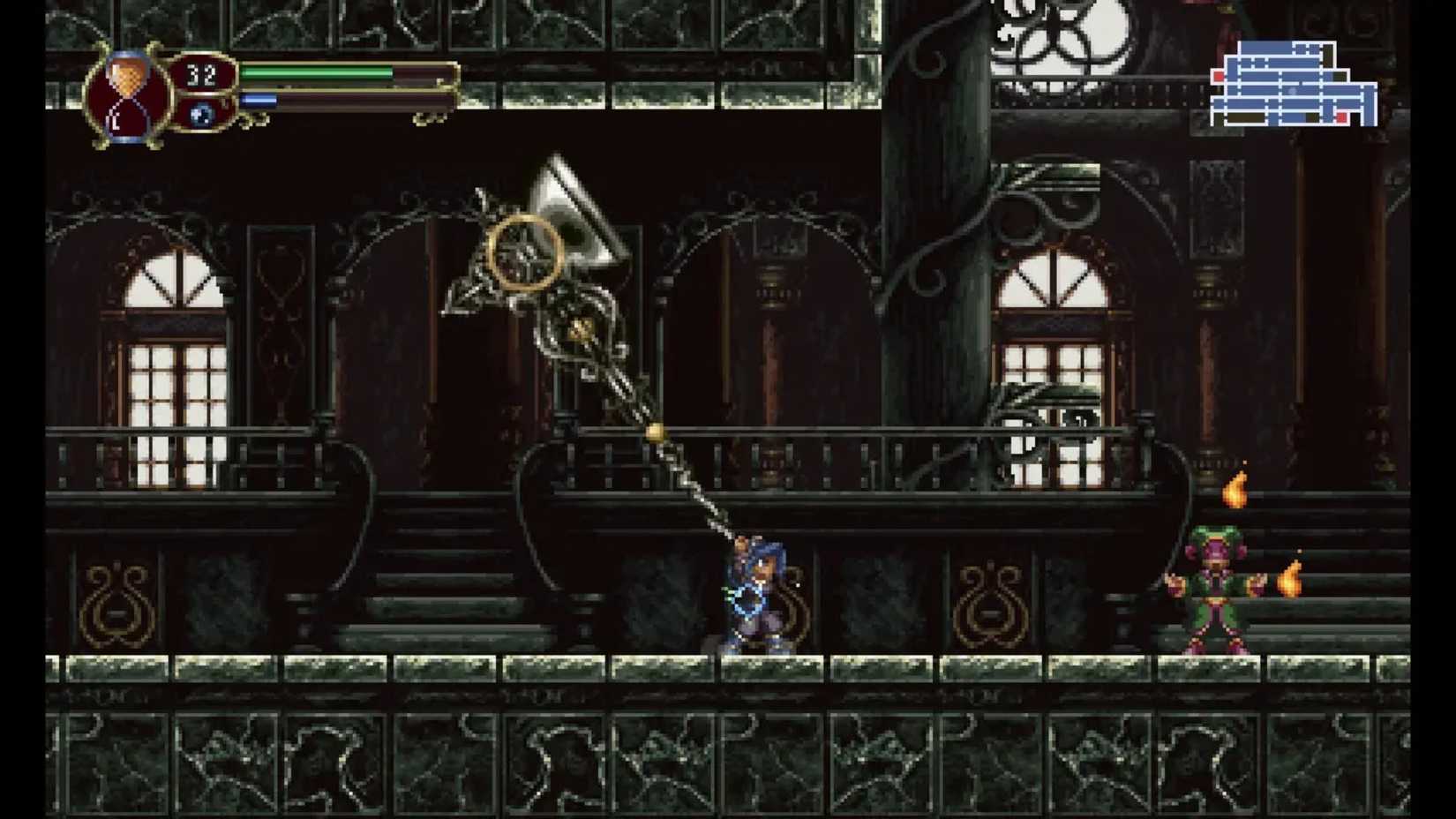Image resolution: width=1456 pixels, height=819 pixels.
Task: Click the level number 32 badge
Action: coord(205,74)
